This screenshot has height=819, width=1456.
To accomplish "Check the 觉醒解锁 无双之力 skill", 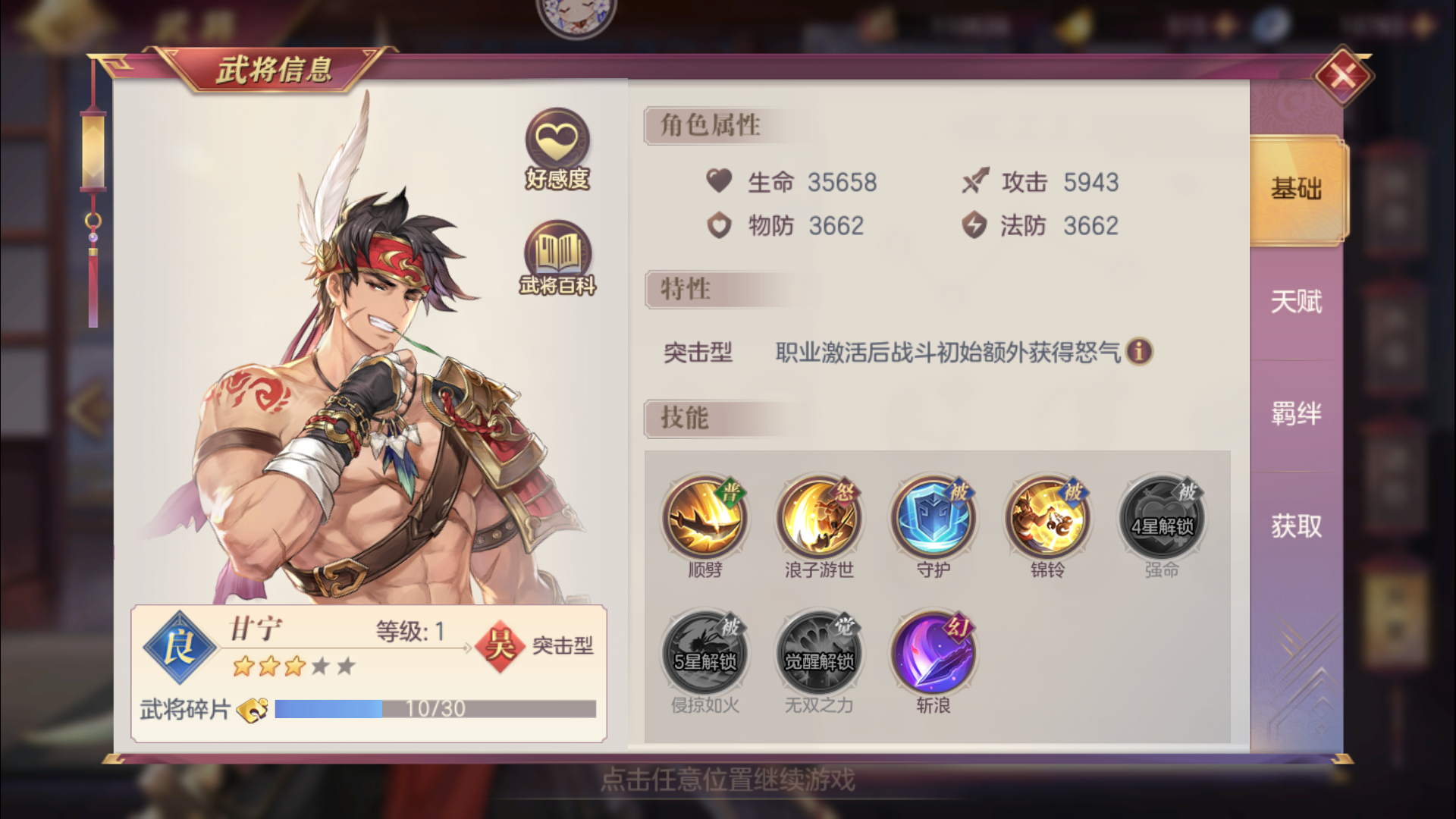I will (x=819, y=654).
